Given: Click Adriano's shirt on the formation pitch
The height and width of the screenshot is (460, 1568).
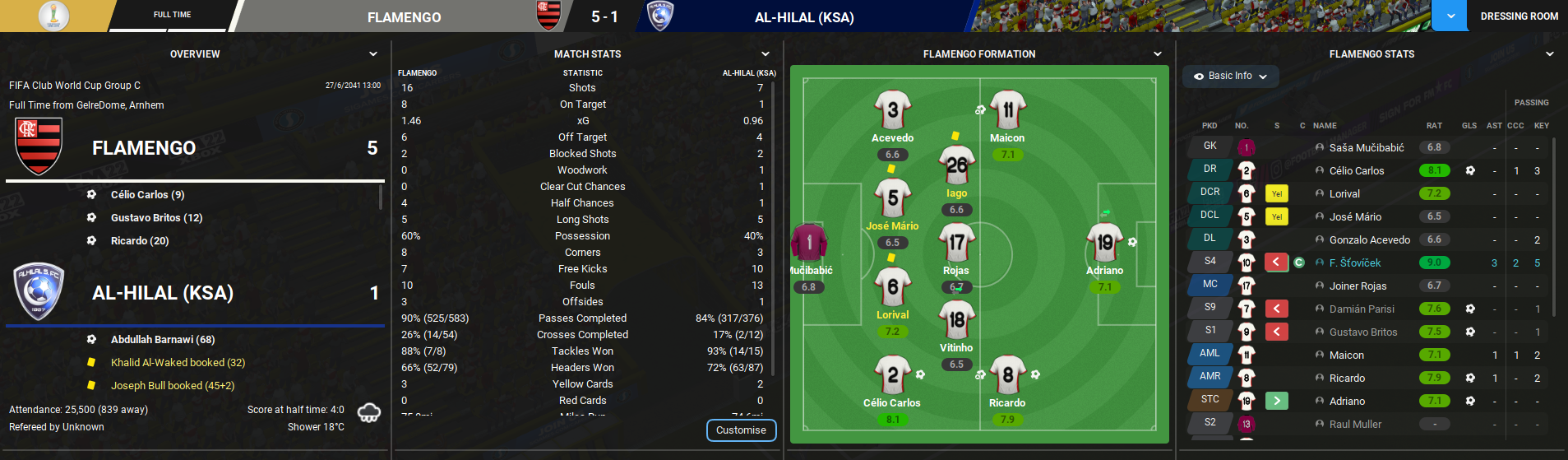Looking at the screenshot, I should (1104, 242).
